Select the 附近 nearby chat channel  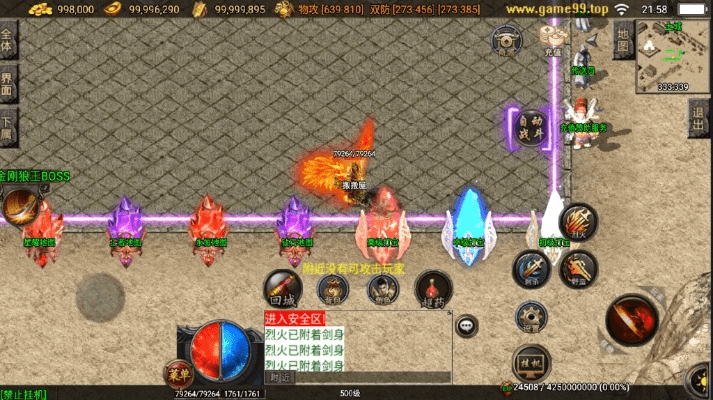281,377
